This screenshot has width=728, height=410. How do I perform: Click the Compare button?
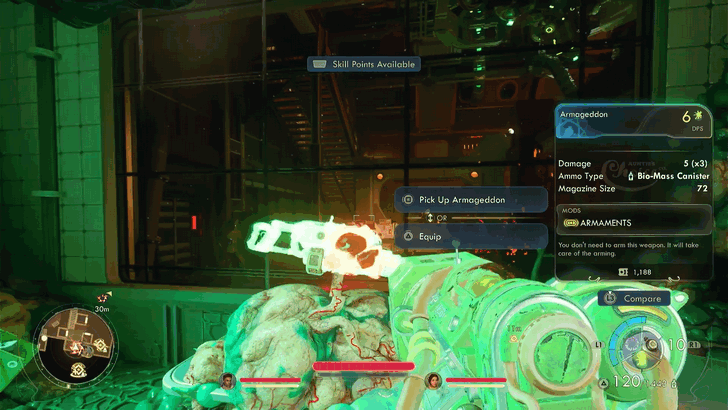[634, 298]
